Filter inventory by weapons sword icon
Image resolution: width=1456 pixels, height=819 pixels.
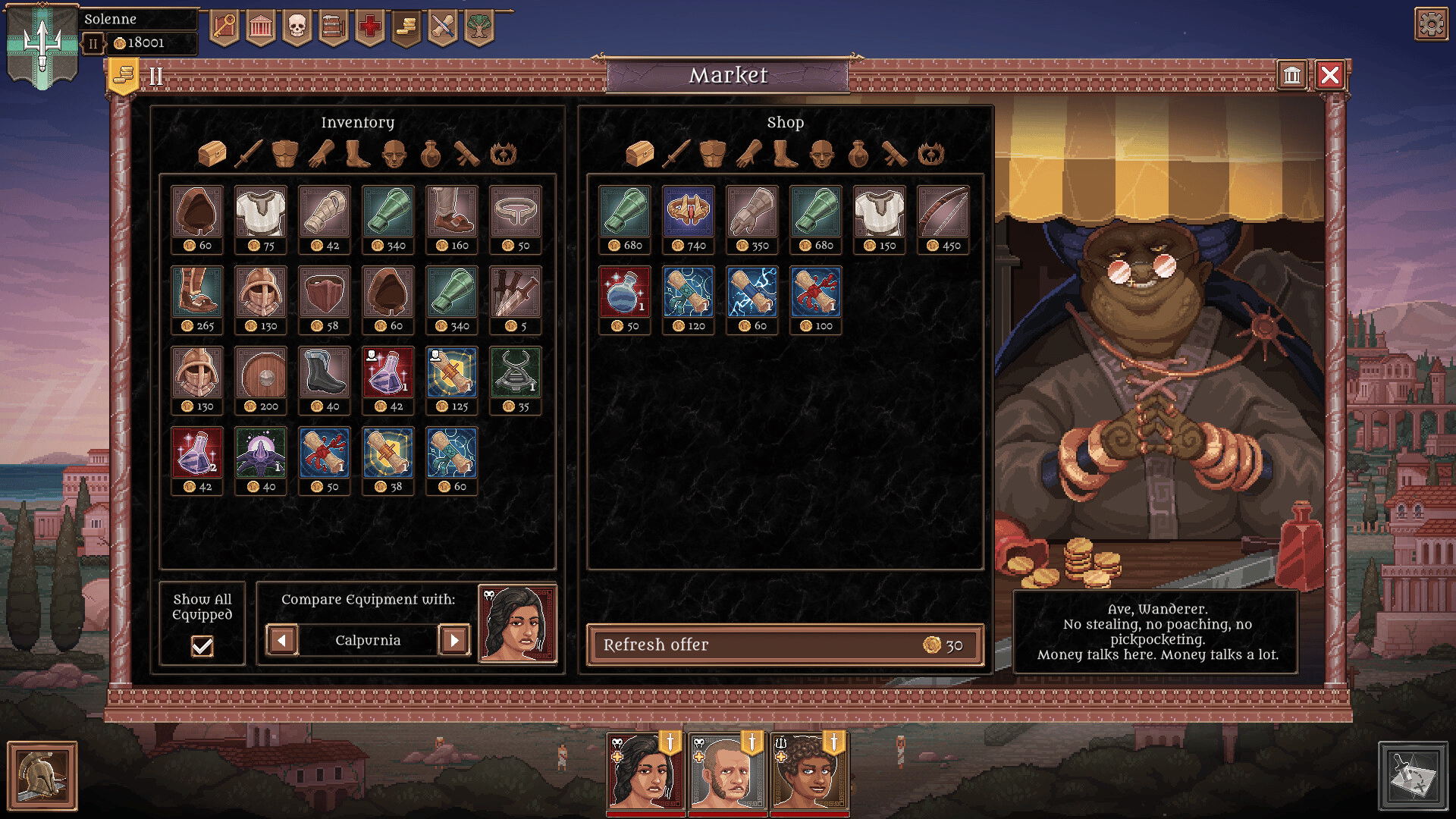249,154
